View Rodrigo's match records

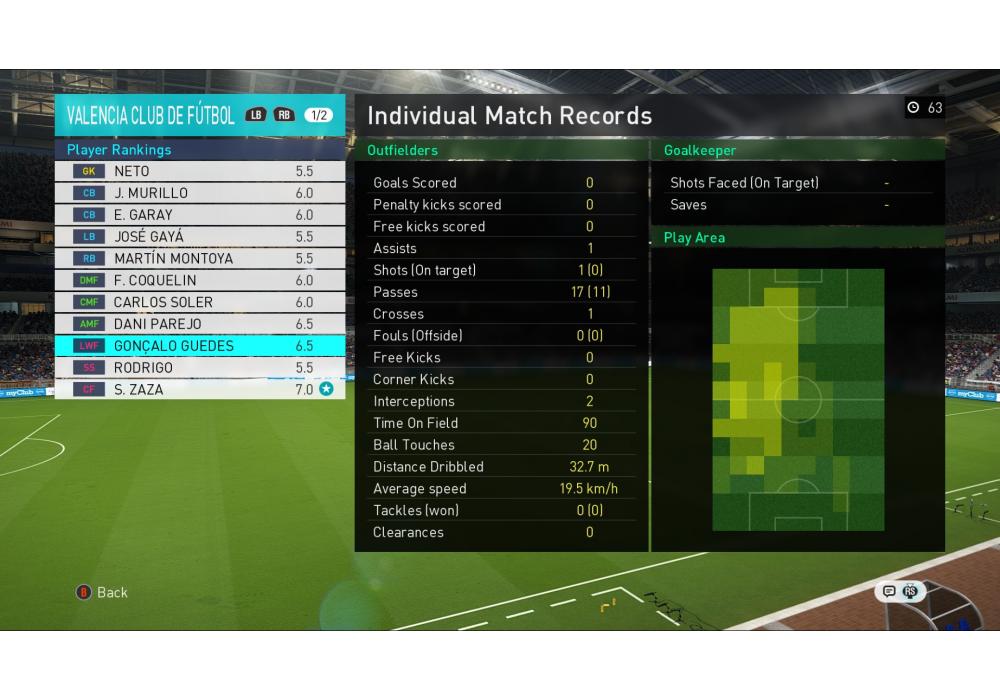point(200,368)
